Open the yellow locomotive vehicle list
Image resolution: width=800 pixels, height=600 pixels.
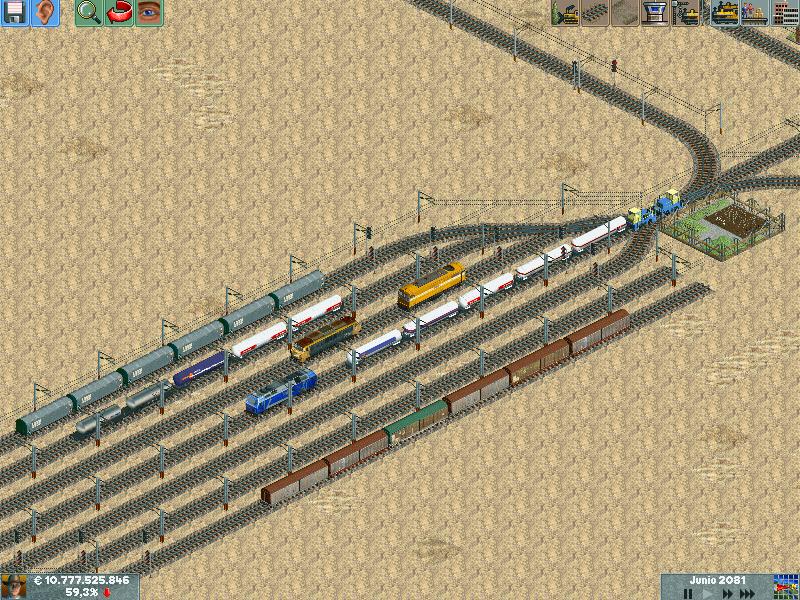724,13
